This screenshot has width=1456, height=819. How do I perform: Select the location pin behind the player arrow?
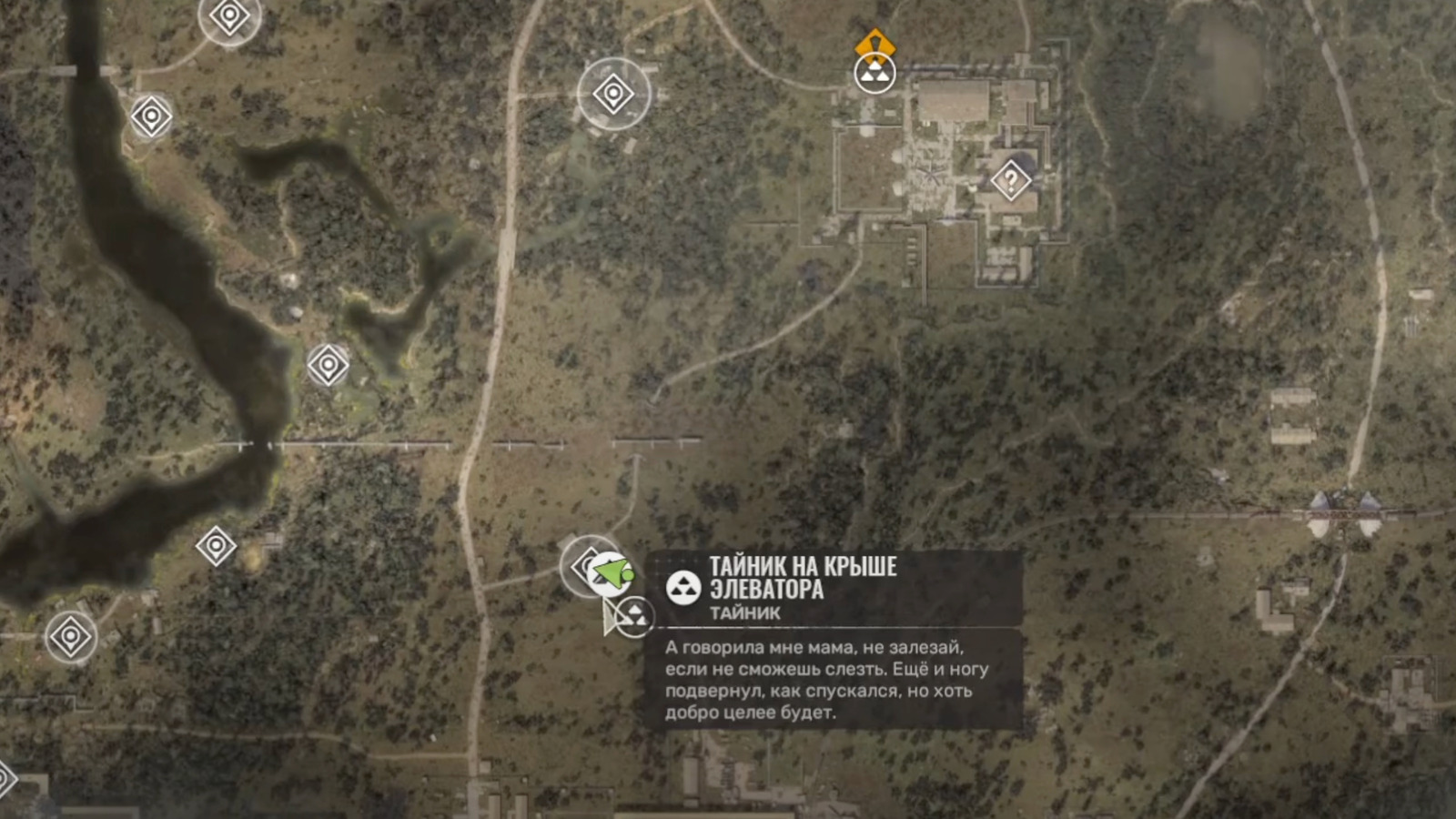click(585, 566)
